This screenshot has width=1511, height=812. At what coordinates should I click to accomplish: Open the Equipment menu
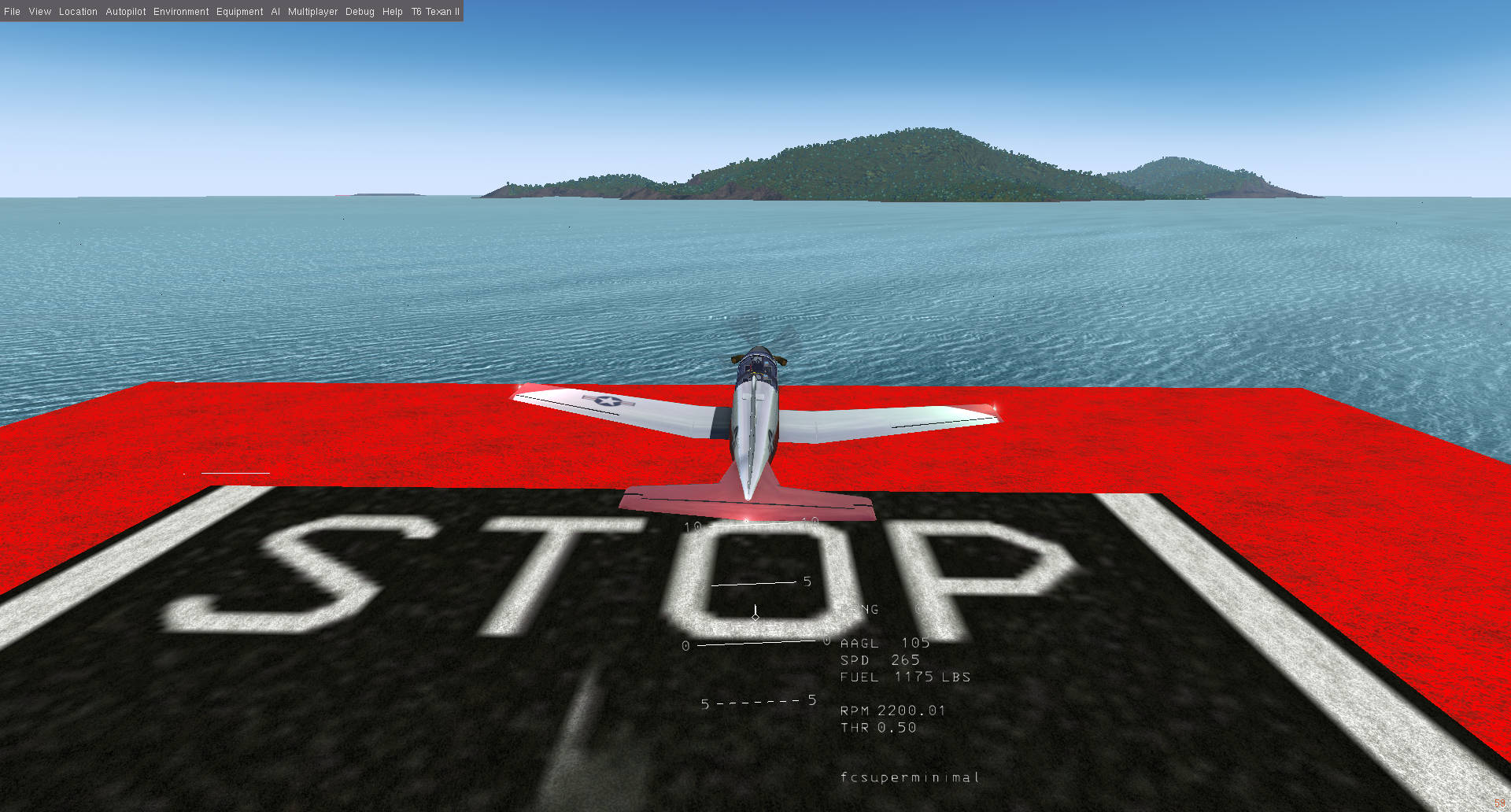240,11
